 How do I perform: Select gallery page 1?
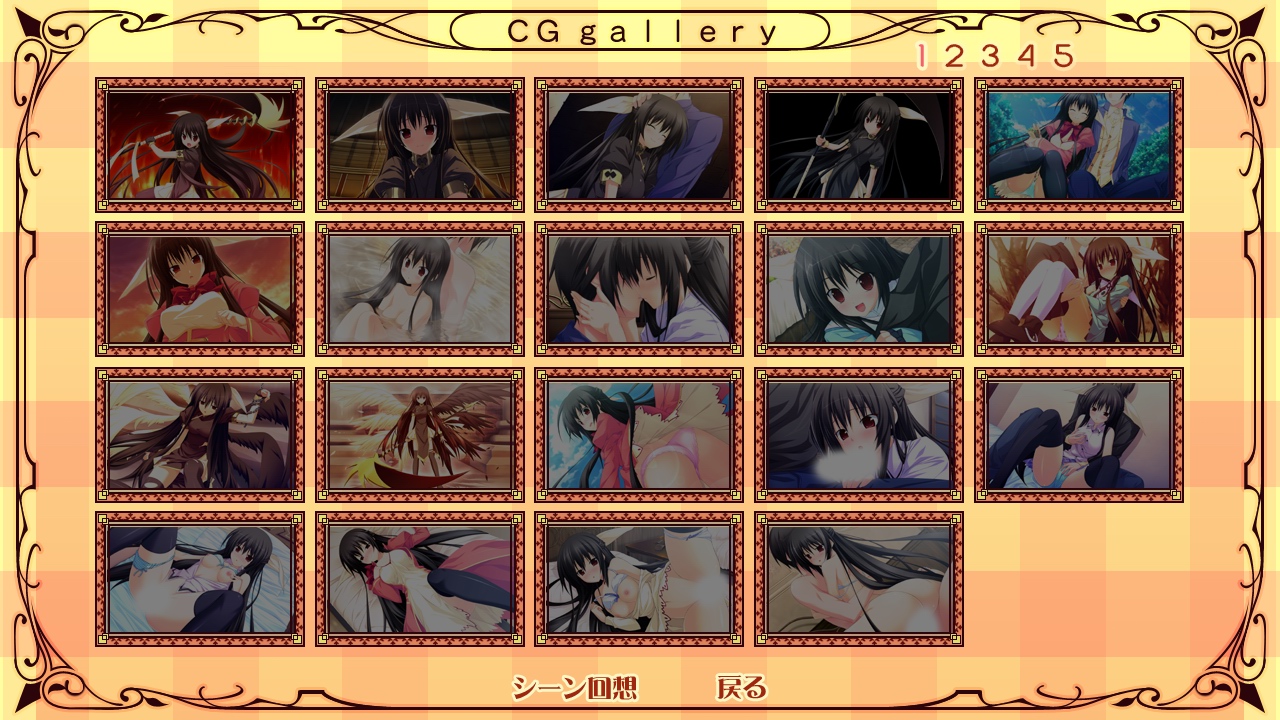921,56
